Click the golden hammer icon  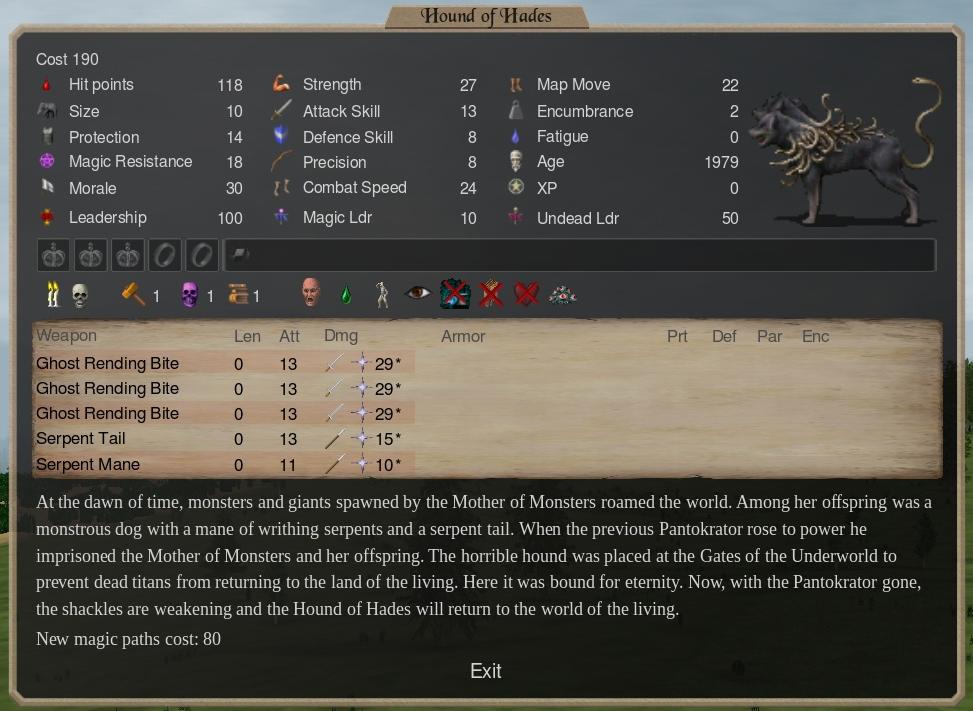click(133, 294)
